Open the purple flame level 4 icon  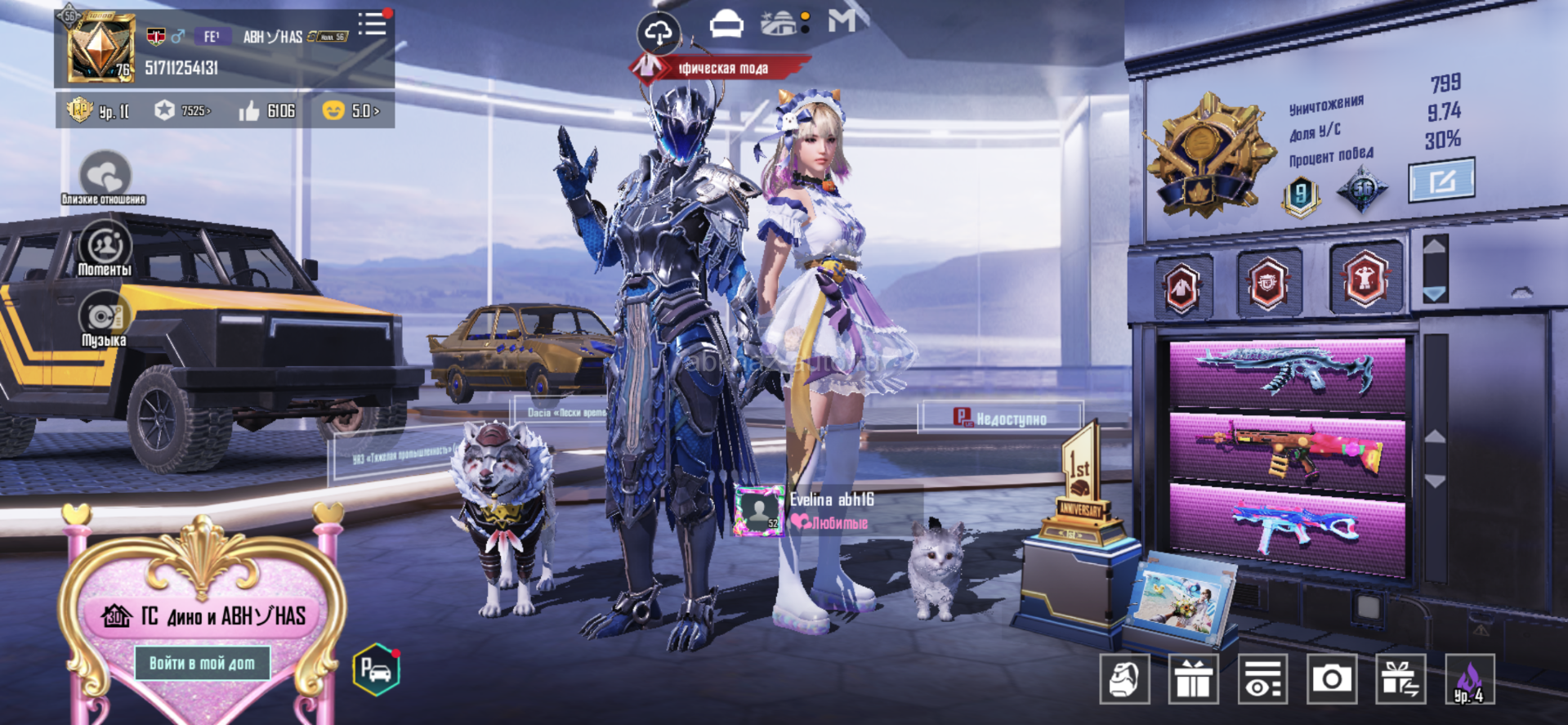[x=1469, y=679]
